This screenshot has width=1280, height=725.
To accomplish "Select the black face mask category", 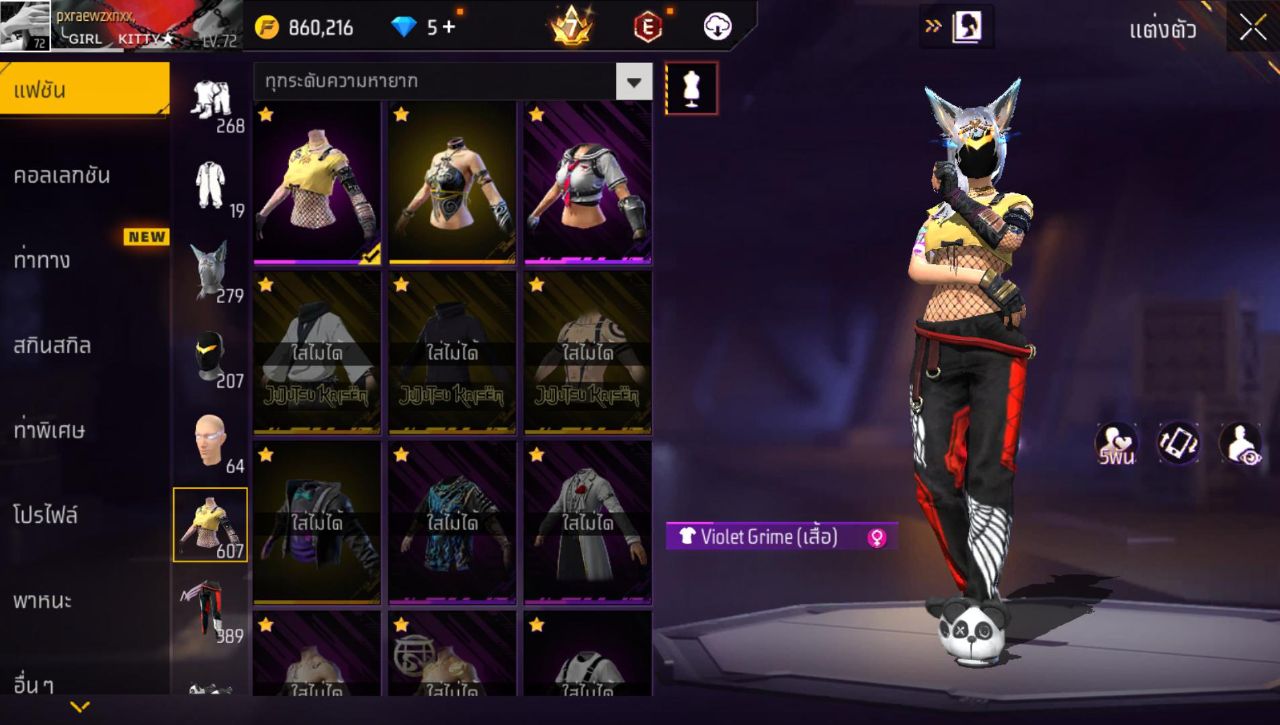I will click(x=210, y=356).
